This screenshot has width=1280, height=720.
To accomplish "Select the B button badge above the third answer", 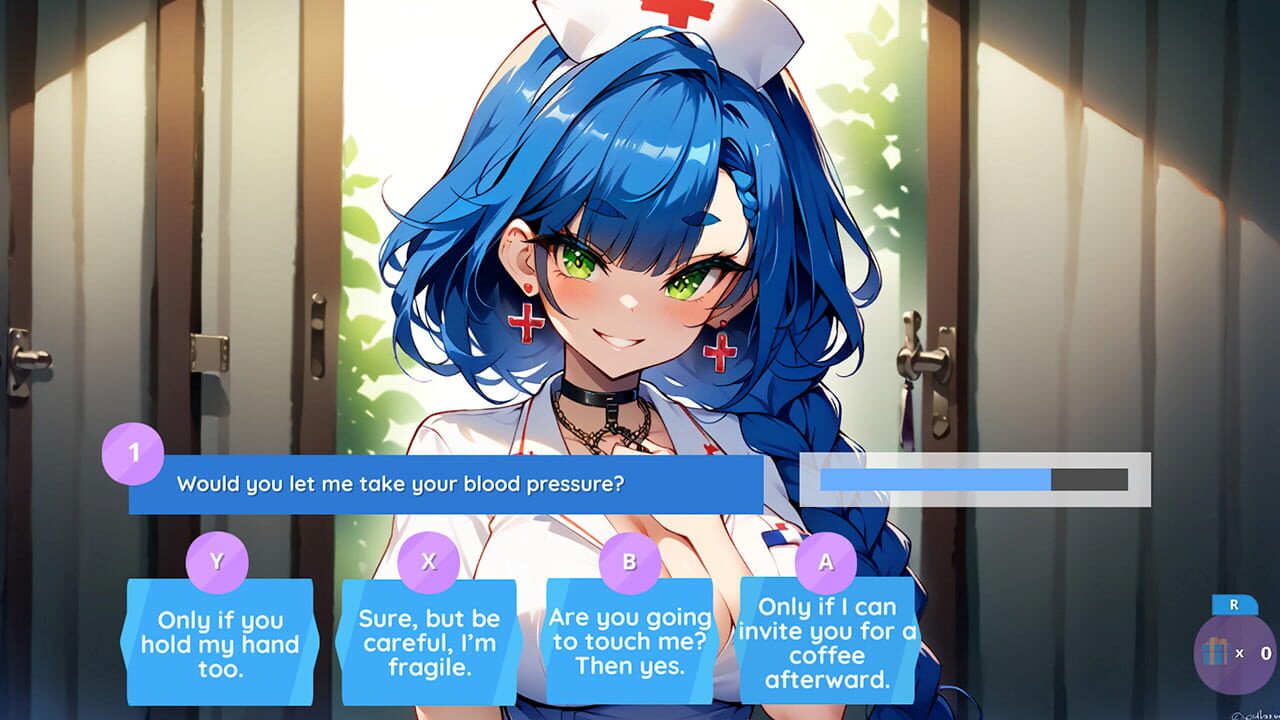I will 629,563.
